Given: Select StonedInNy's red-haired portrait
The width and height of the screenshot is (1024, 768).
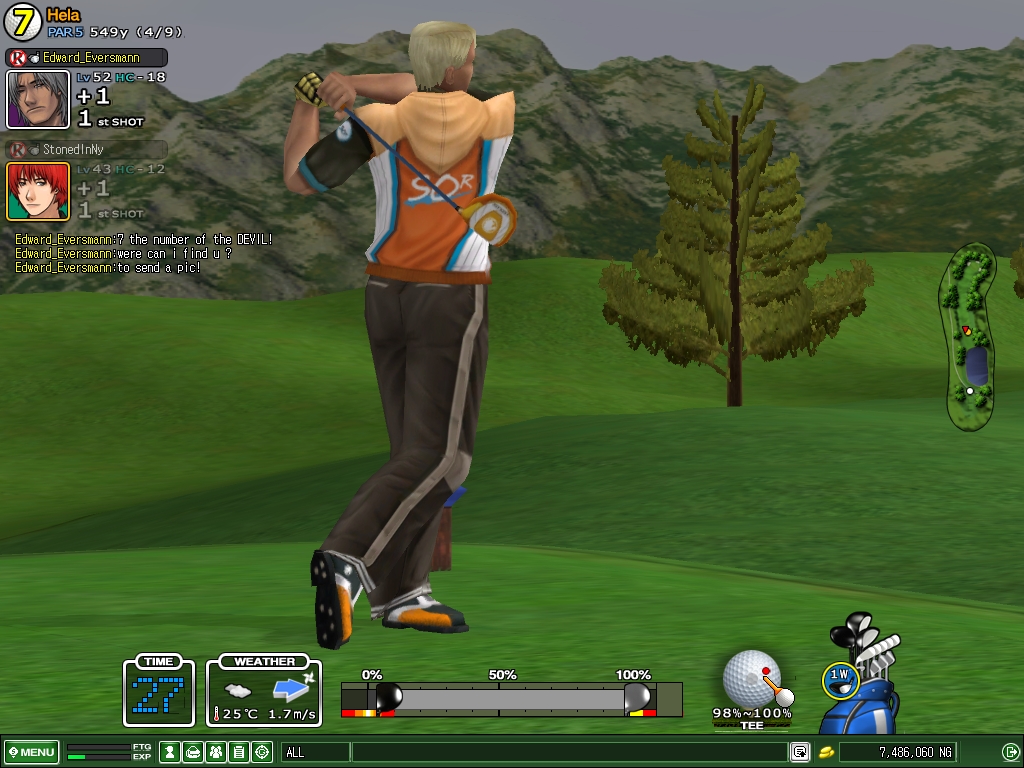Looking at the screenshot, I should (38, 191).
